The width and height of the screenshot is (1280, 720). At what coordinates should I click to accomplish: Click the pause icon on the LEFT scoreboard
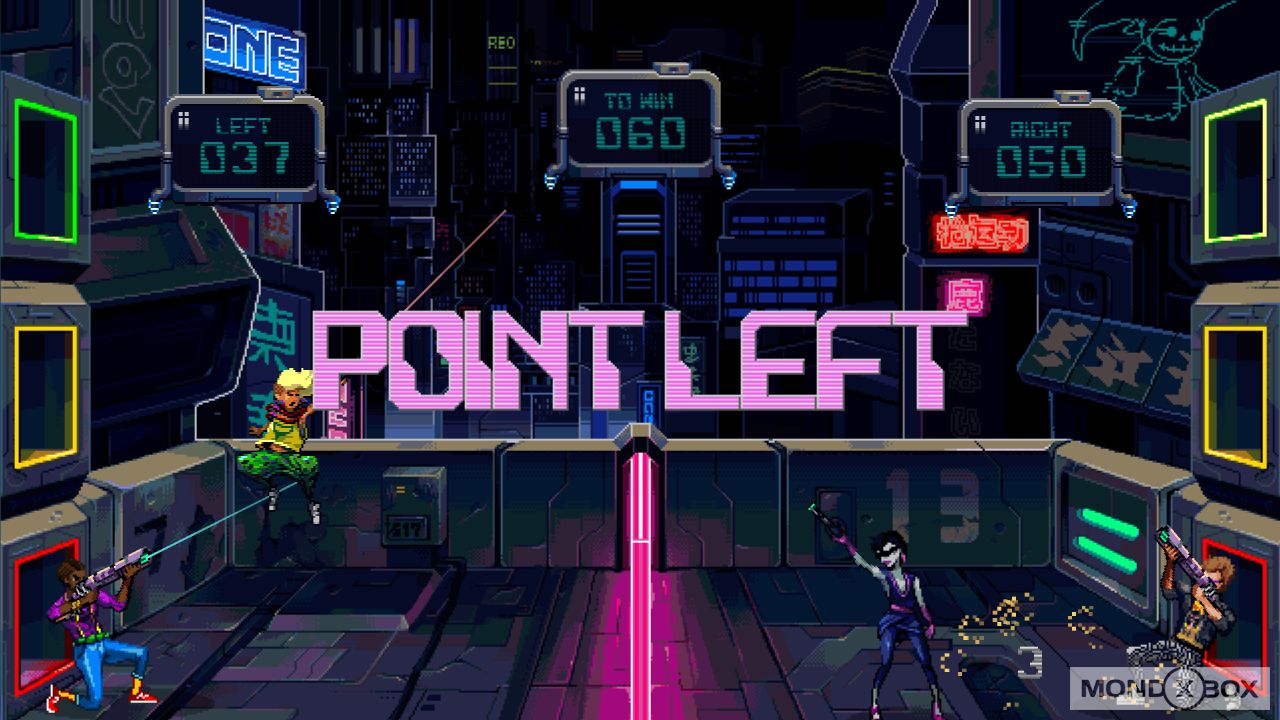tap(182, 121)
